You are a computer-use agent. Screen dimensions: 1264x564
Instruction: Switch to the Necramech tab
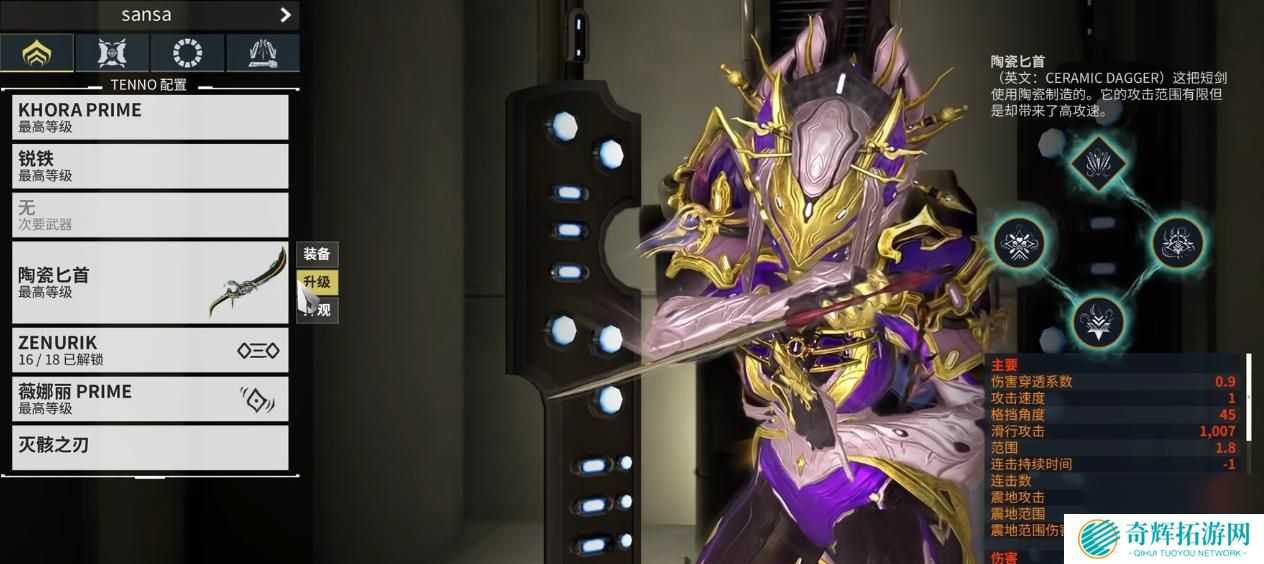pyautogui.click(x=262, y=53)
